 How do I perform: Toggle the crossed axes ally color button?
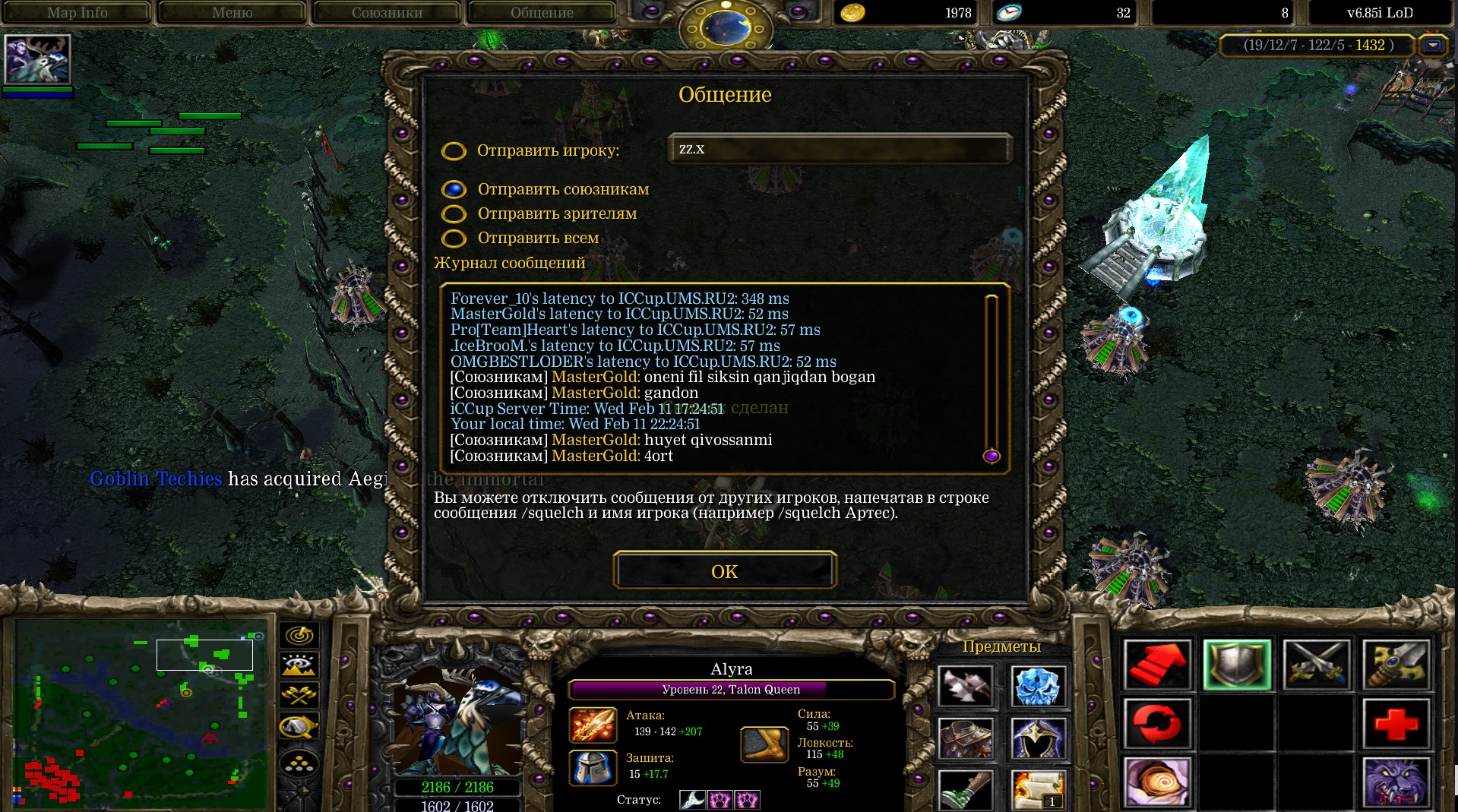point(299,695)
